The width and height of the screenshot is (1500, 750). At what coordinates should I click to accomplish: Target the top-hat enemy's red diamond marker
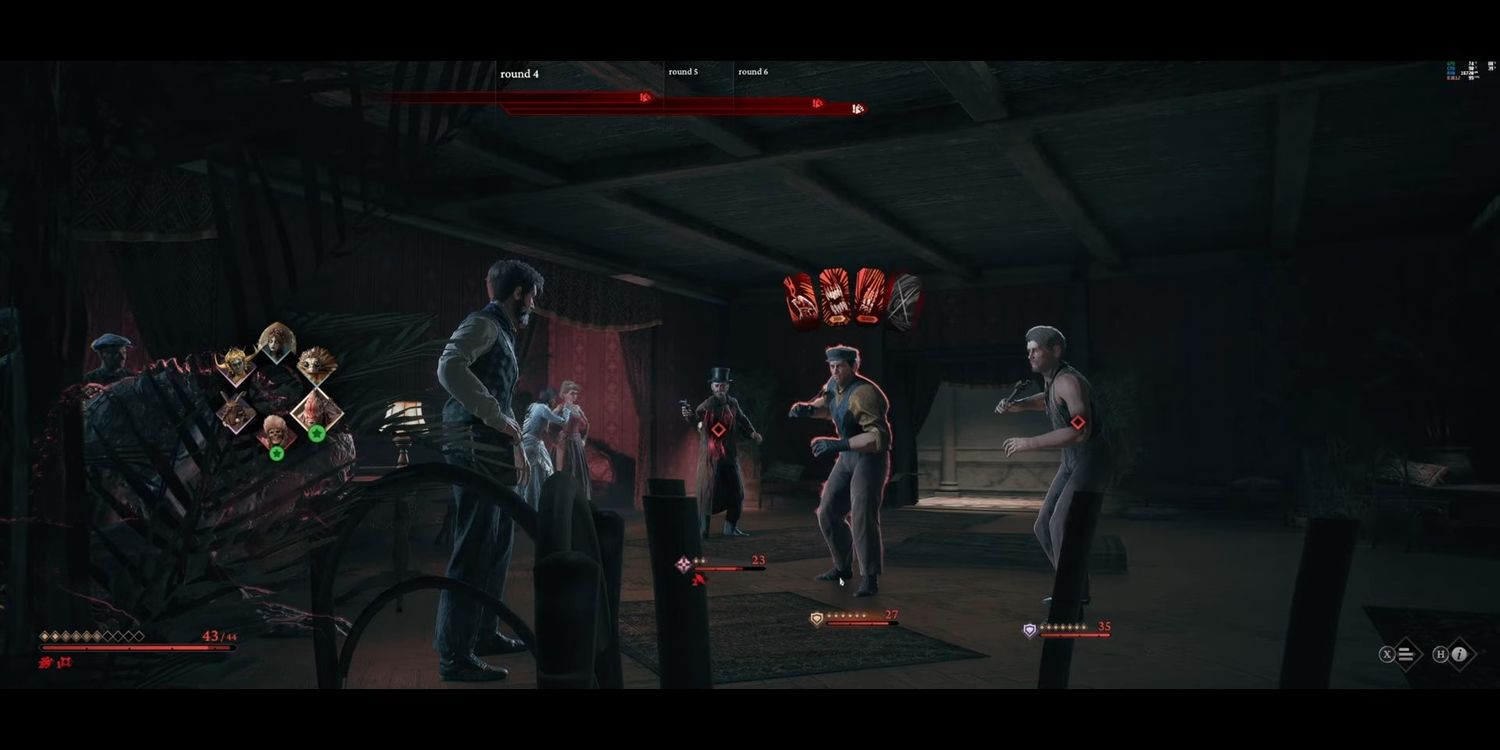coord(718,430)
